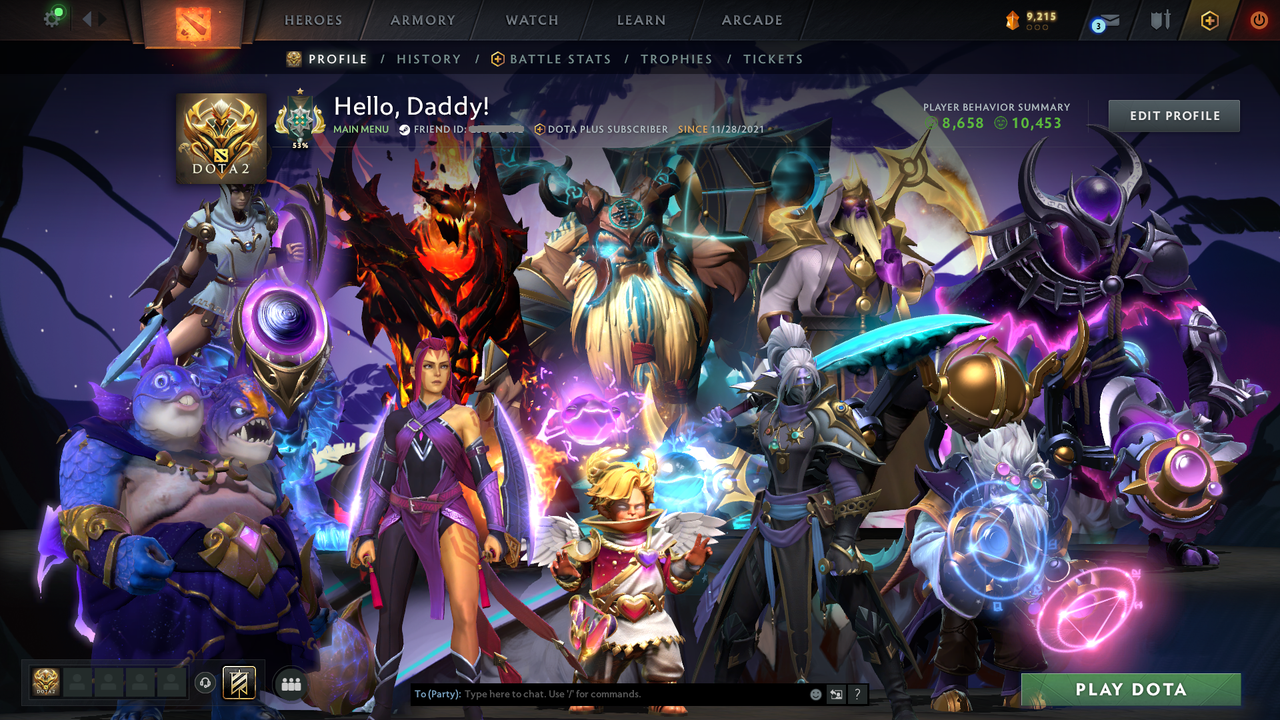Click the Divine rank medal next to the greeting
The height and width of the screenshot is (720, 1280).
(x=302, y=118)
